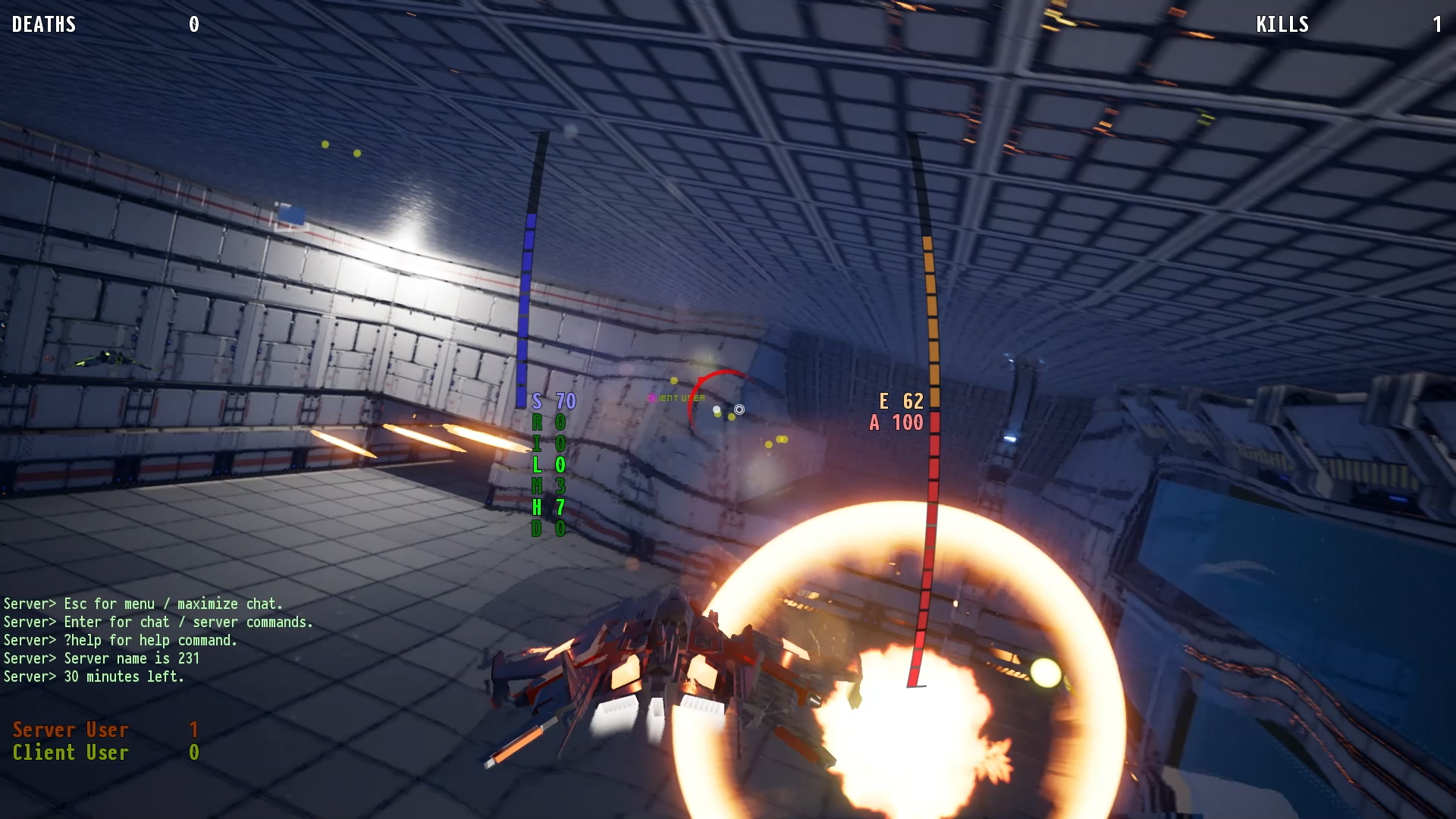Click the S 70 shield readout
Viewport: 1456px width, 819px height.
(552, 400)
